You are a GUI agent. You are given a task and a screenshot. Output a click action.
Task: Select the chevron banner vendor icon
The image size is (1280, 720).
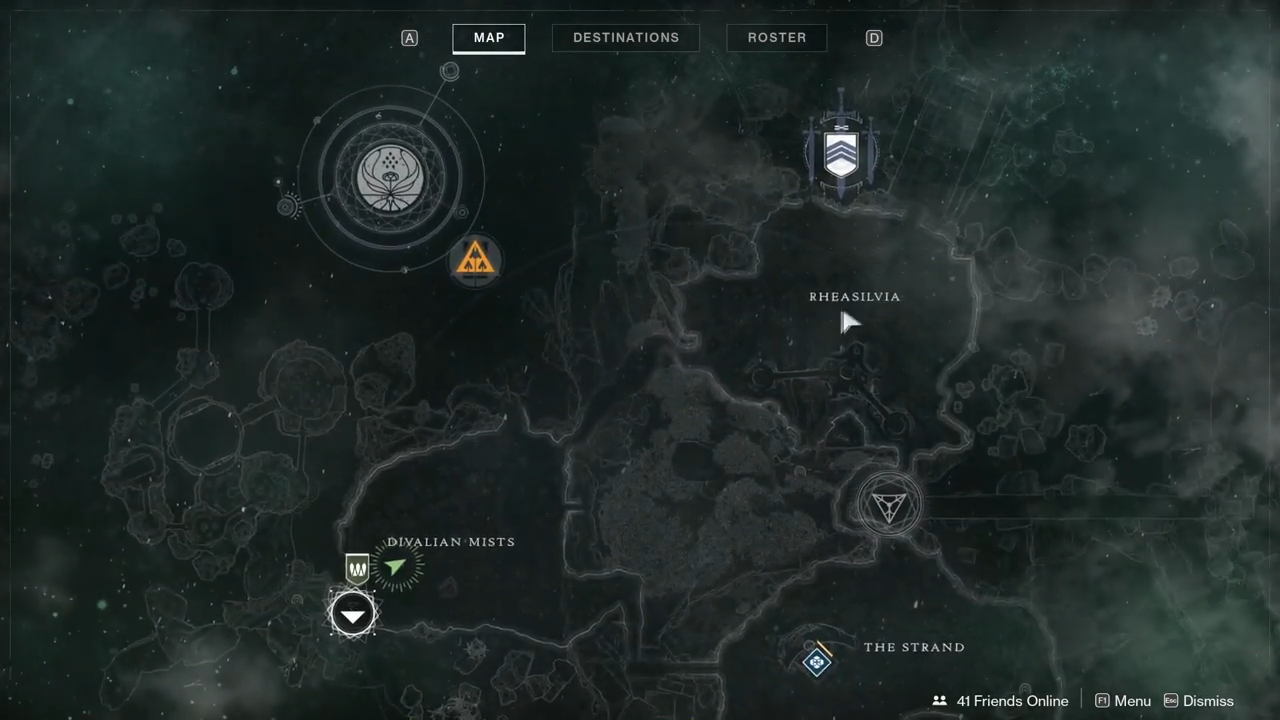pyautogui.click(x=841, y=154)
